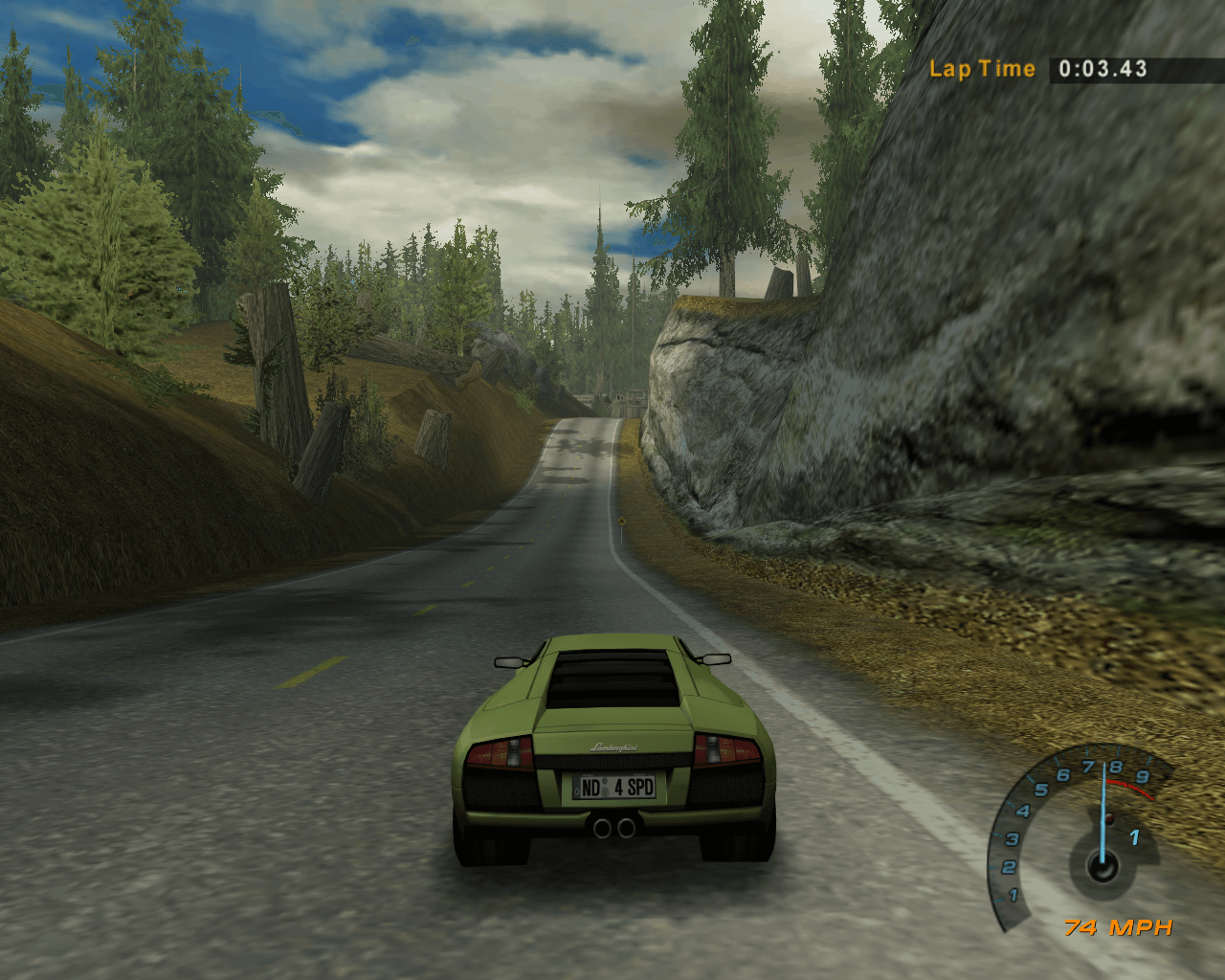The width and height of the screenshot is (1225, 980).
Task: Toggle the right taillight of the Lamborghini
Action: [728, 747]
